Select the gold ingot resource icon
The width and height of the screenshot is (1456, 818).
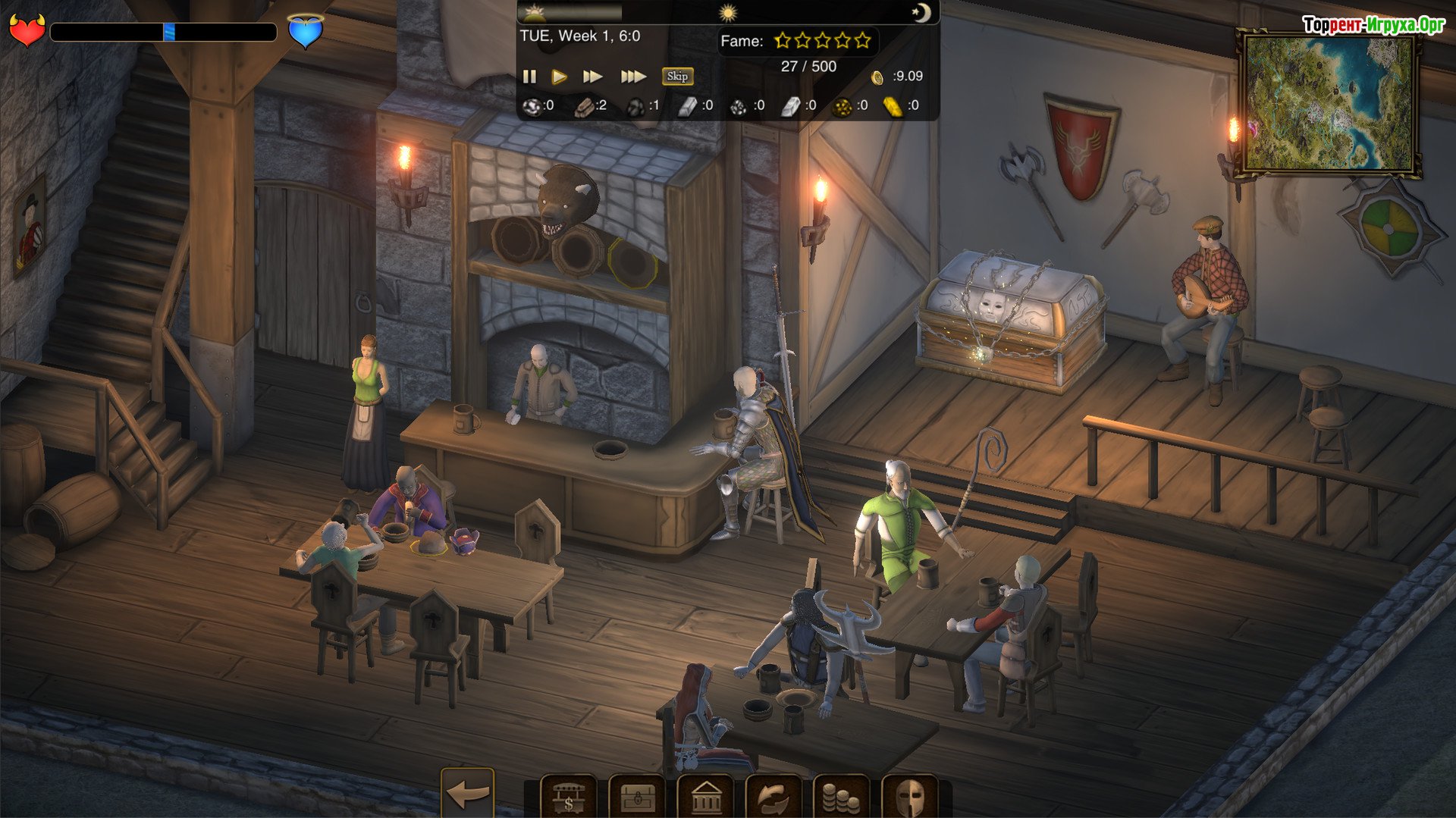point(893,107)
